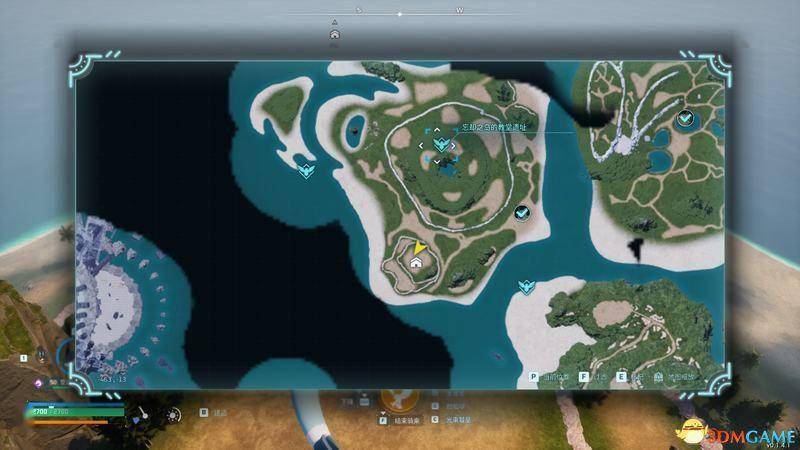Select the home base house marker
Viewport: 800px width, 450px height.
pyautogui.click(x=416, y=262)
